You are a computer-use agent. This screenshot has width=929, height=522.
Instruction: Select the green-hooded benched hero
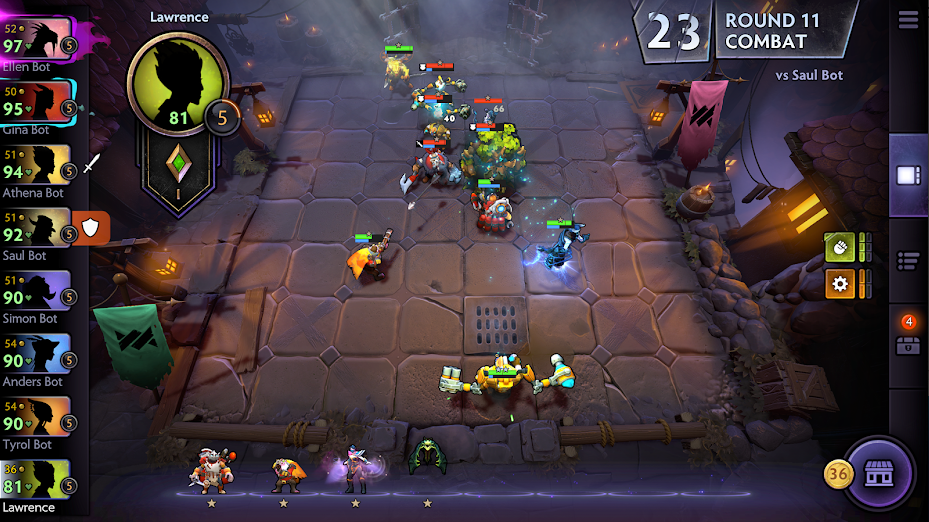pyautogui.click(x=427, y=458)
